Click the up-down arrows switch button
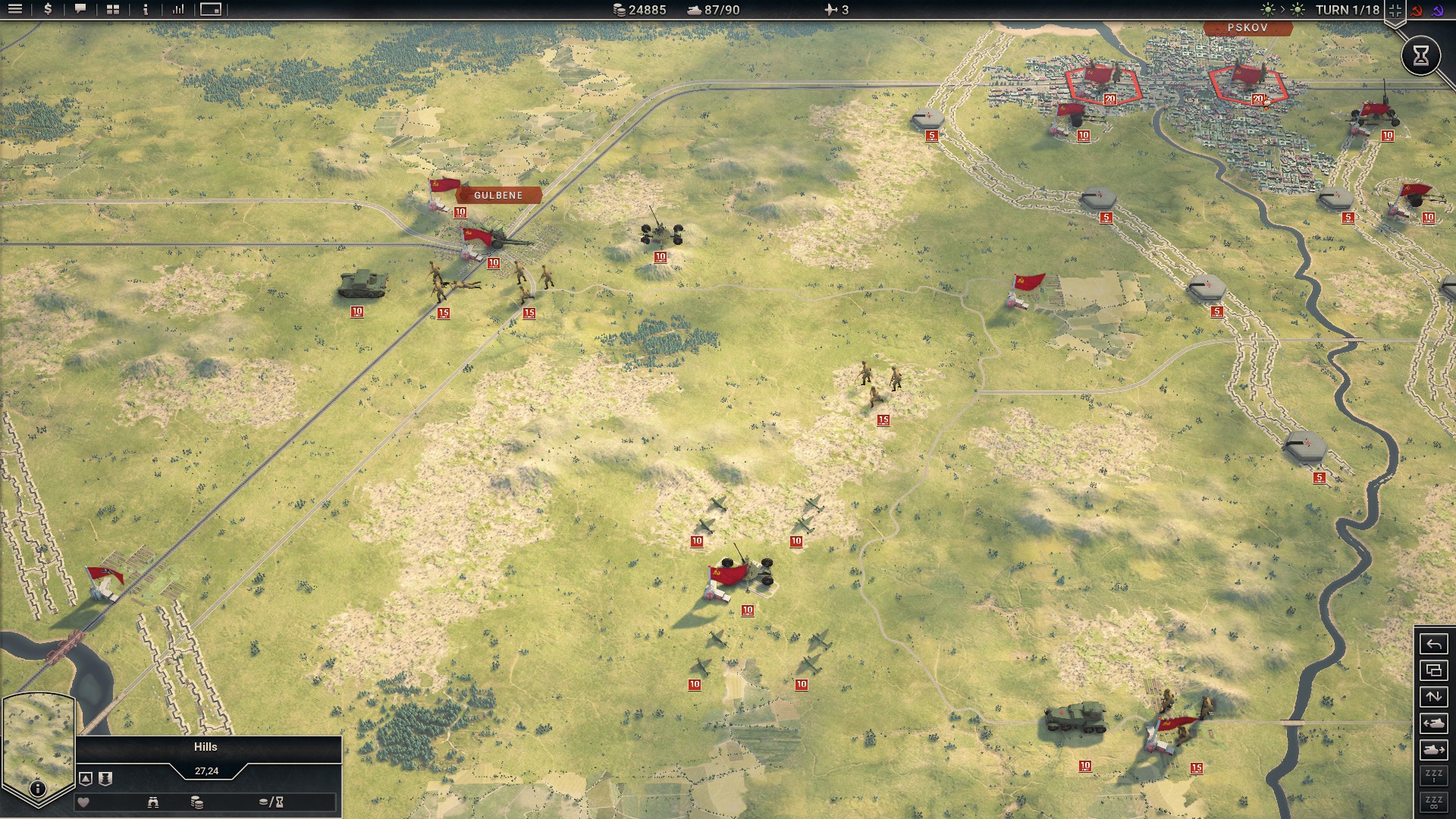Viewport: 1456px width, 819px height. [x=1433, y=697]
